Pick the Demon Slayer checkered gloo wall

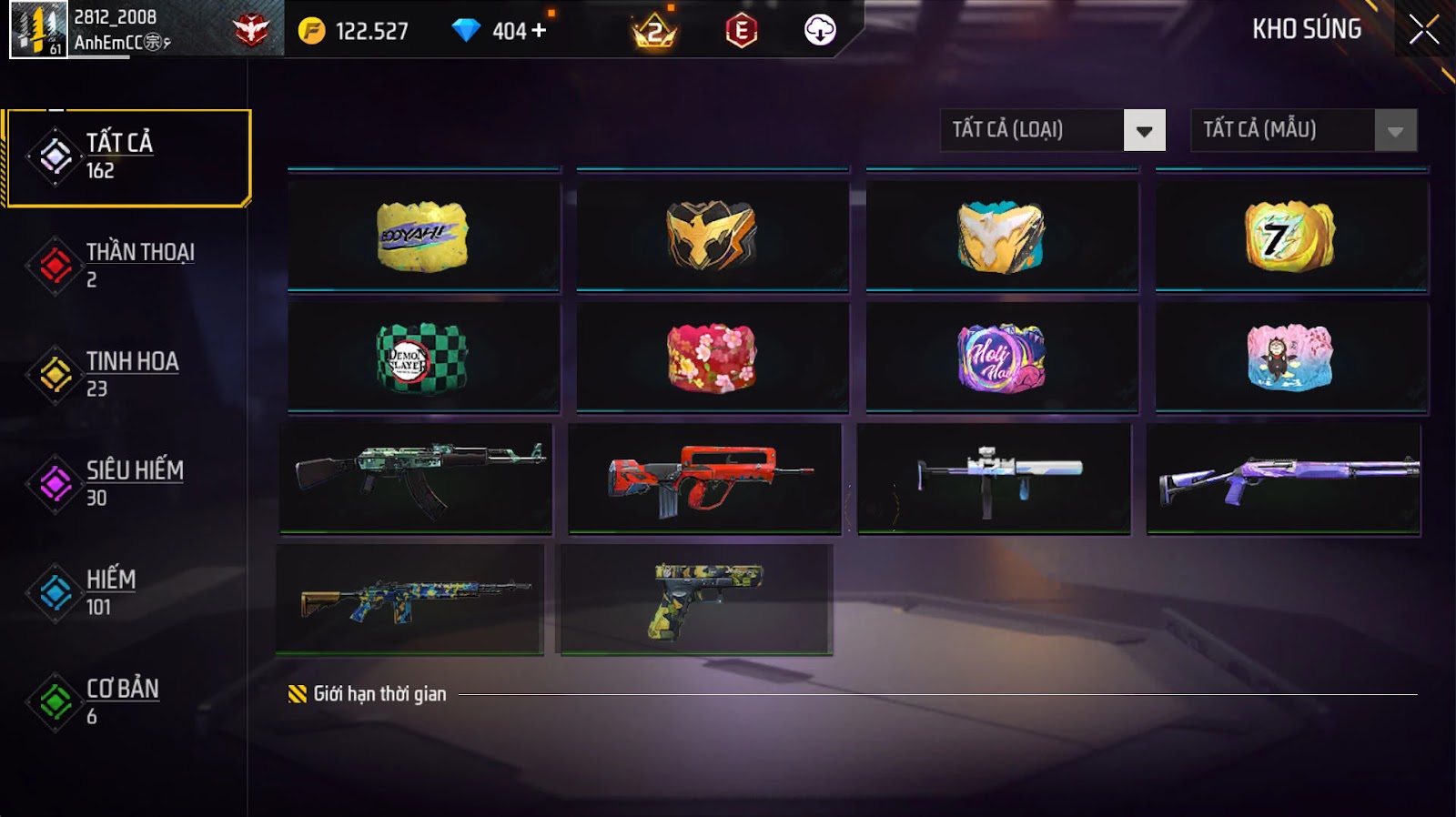coord(423,358)
